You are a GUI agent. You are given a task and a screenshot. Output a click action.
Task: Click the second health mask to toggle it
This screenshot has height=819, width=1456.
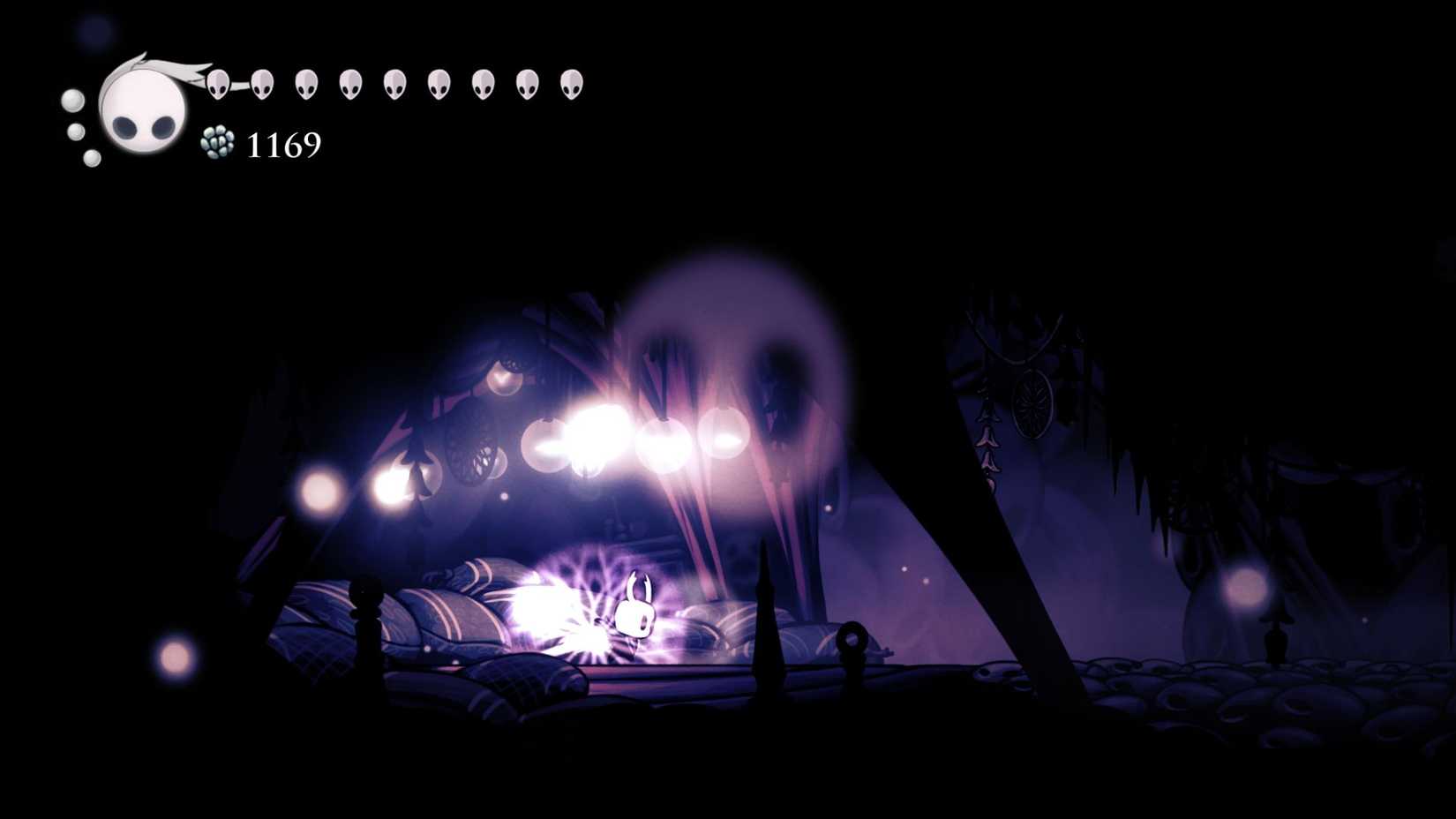263,85
